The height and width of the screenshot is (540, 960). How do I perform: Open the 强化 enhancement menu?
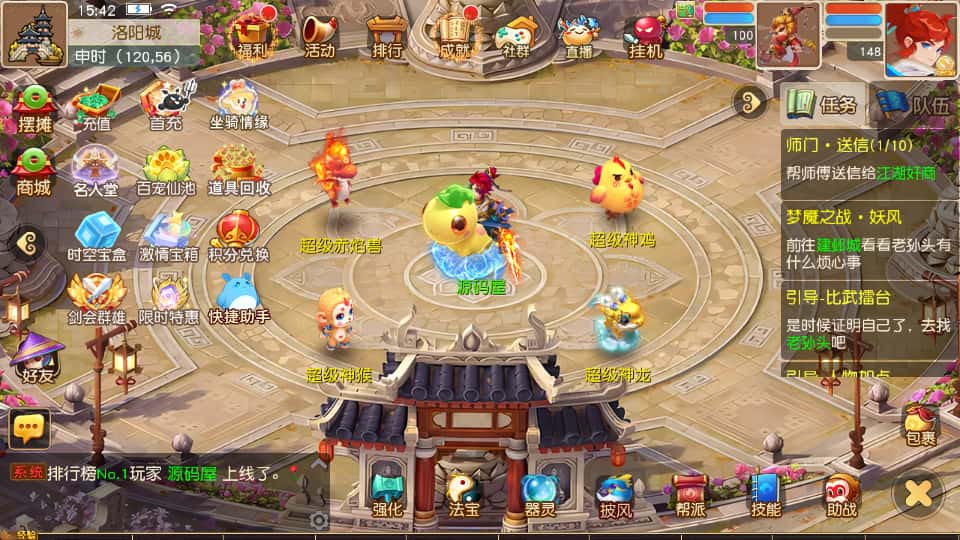tap(387, 494)
